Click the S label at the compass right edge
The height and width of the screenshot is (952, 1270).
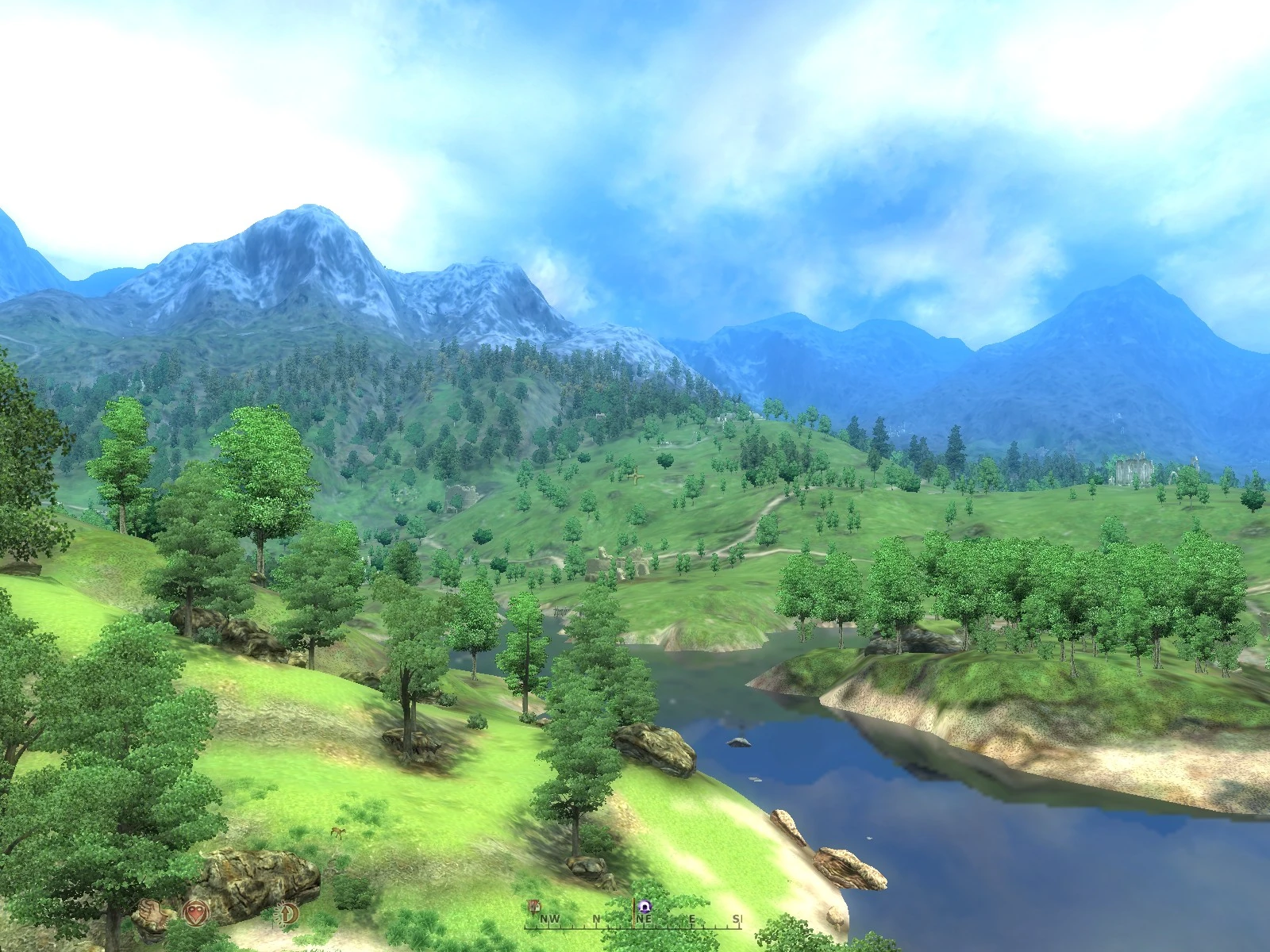736,919
